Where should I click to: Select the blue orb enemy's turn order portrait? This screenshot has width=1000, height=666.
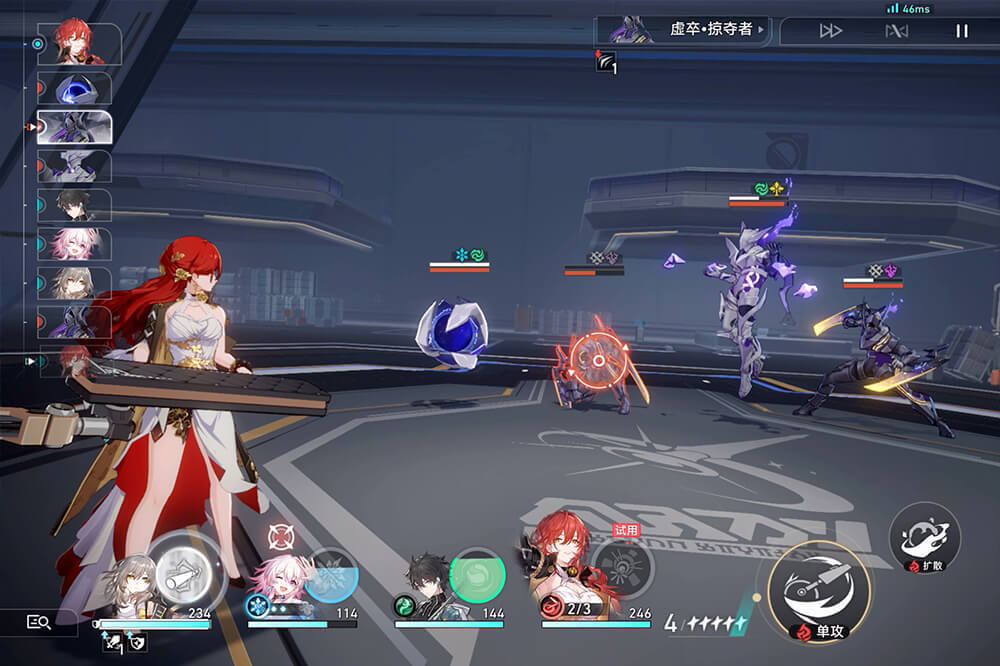(75, 88)
